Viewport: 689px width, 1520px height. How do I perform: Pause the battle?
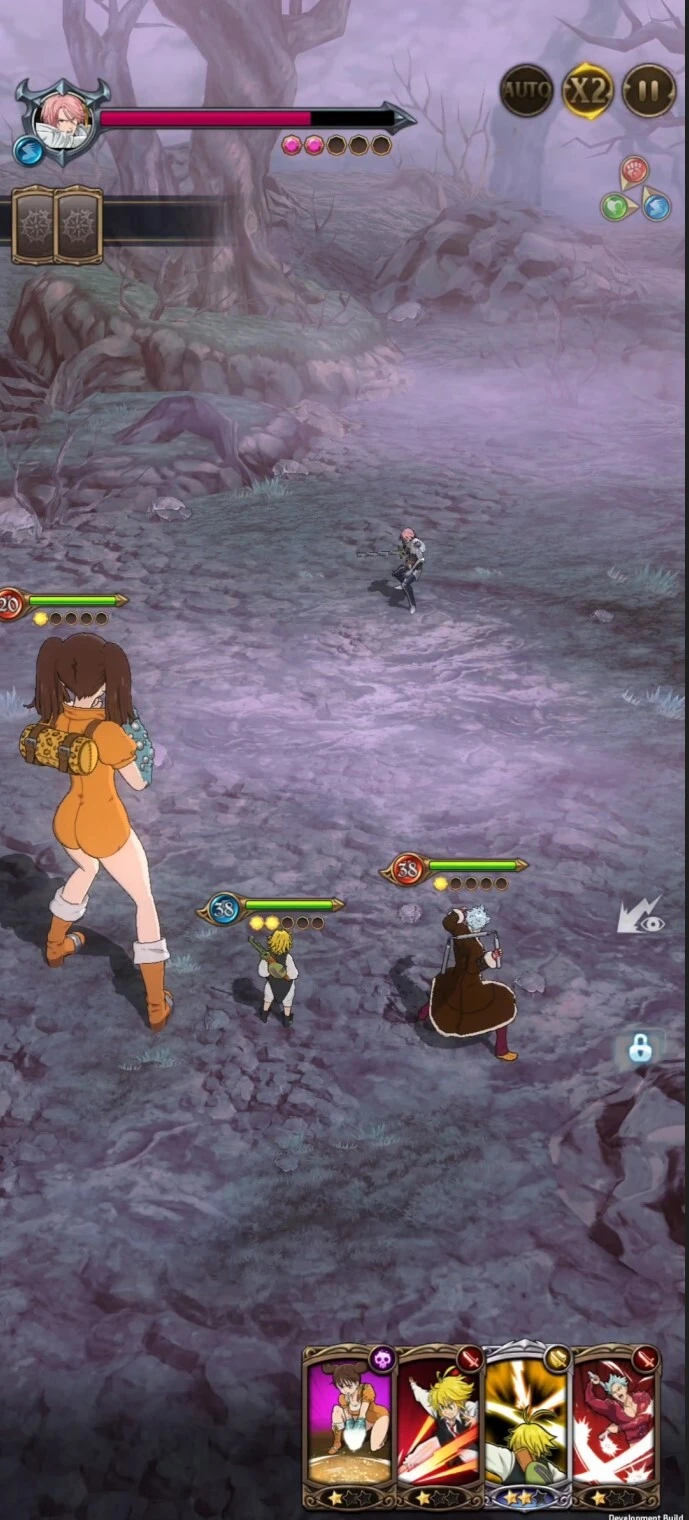coord(649,91)
